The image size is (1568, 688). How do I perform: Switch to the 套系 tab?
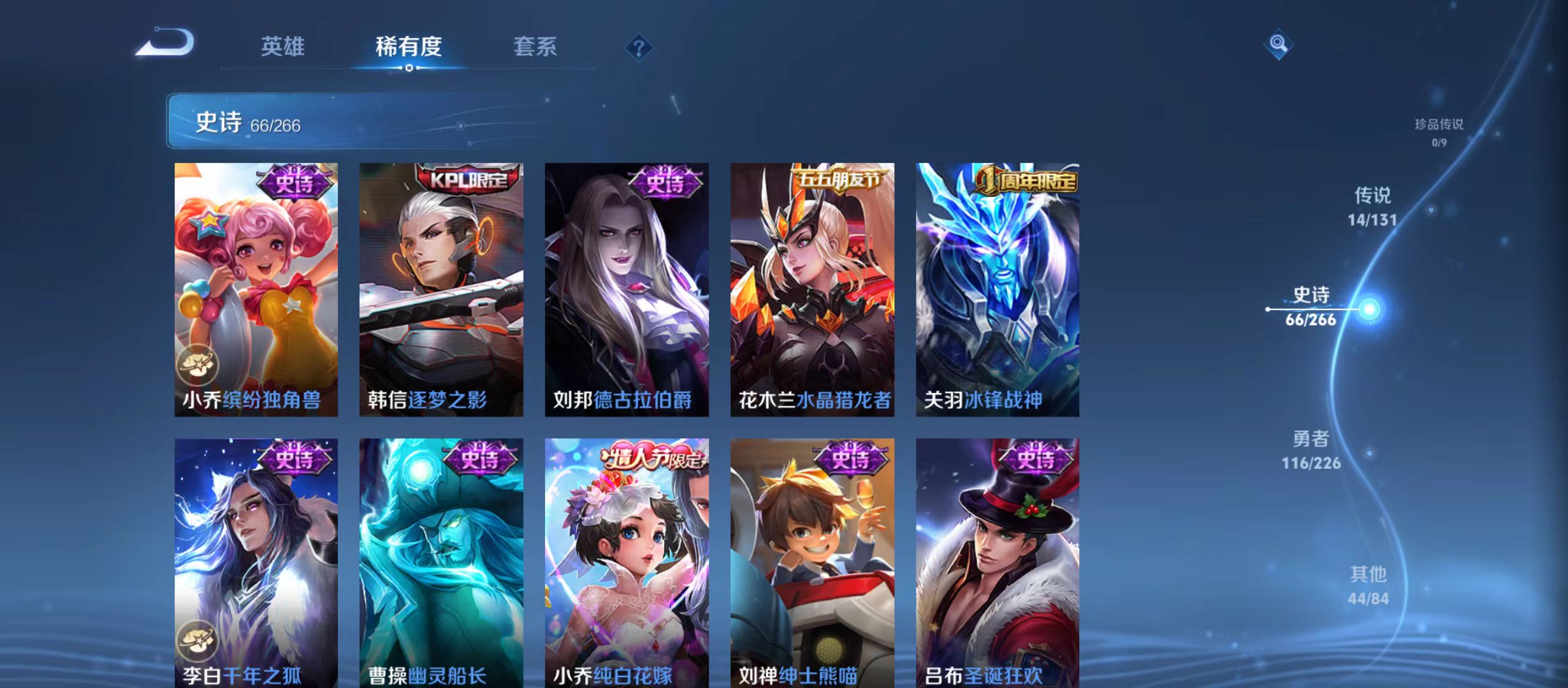pos(535,46)
